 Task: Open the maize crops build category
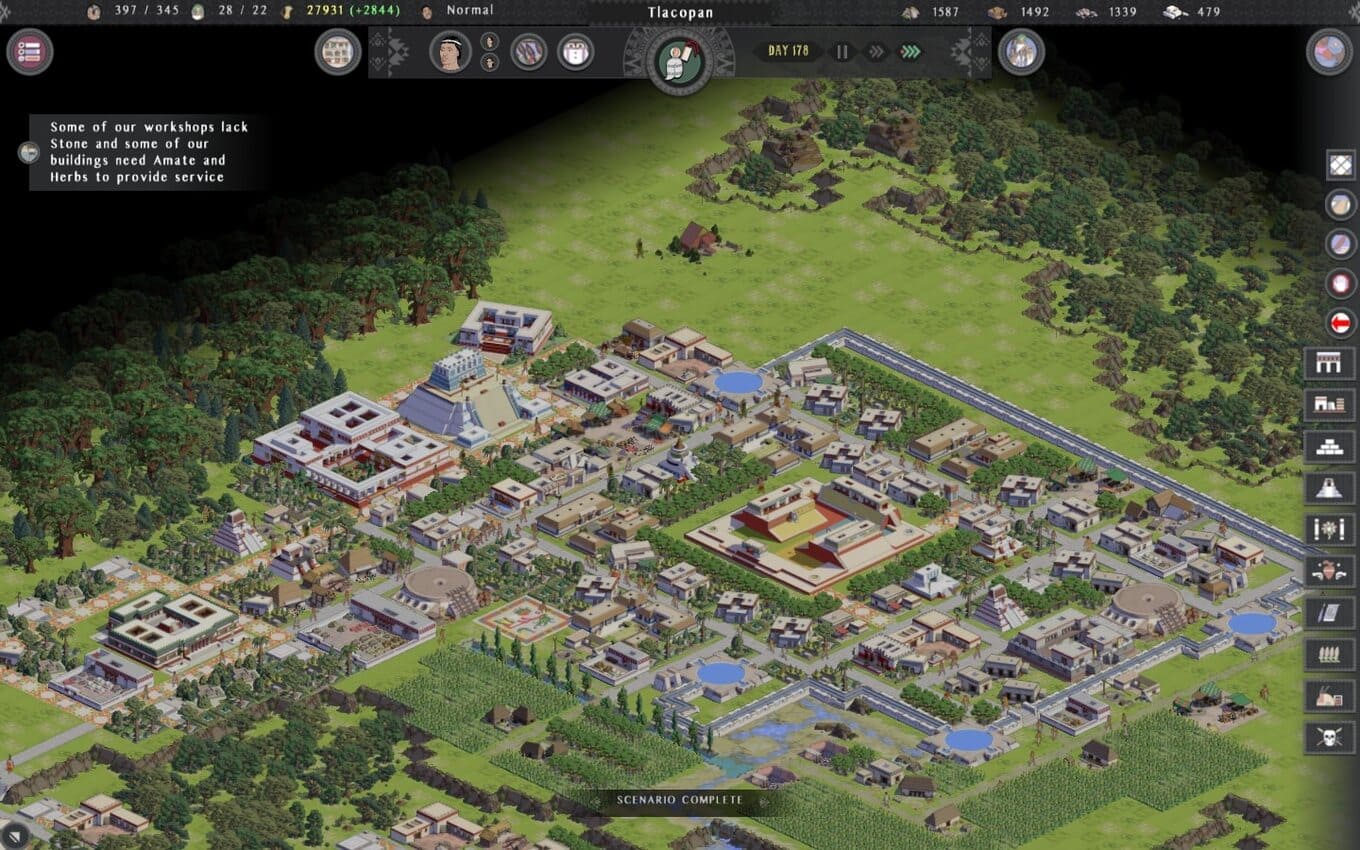pyautogui.click(x=1329, y=654)
